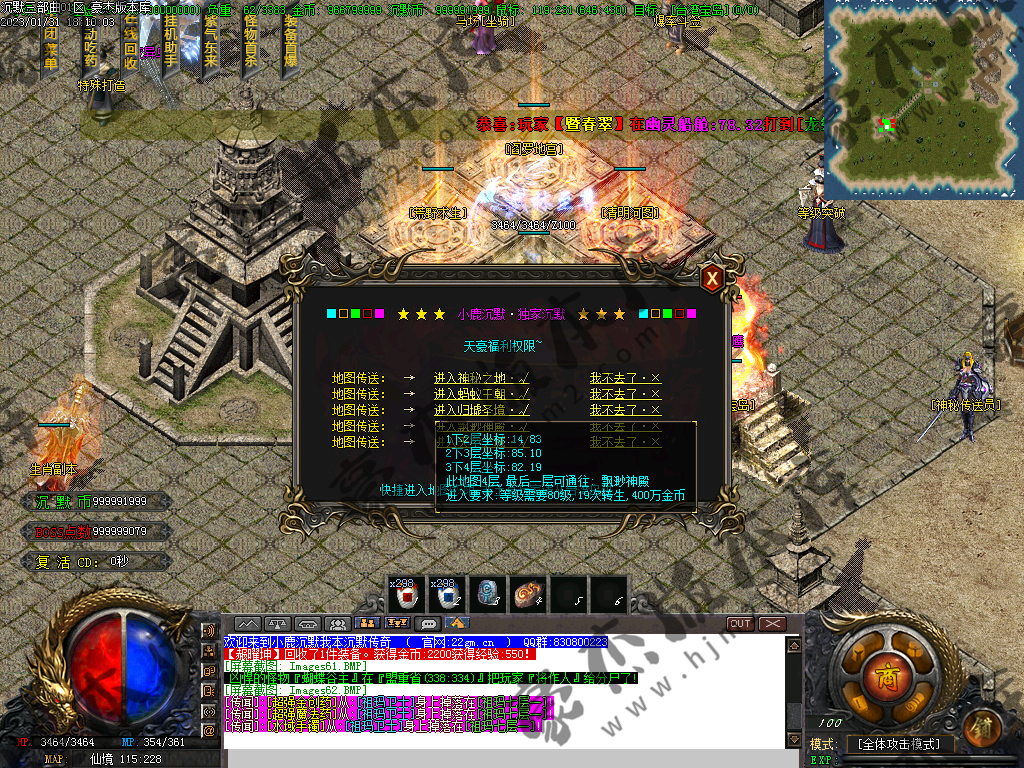1024x768 pixels.
Task: Use the blue potion in hotbar slot 2
Action: point(447,596)
